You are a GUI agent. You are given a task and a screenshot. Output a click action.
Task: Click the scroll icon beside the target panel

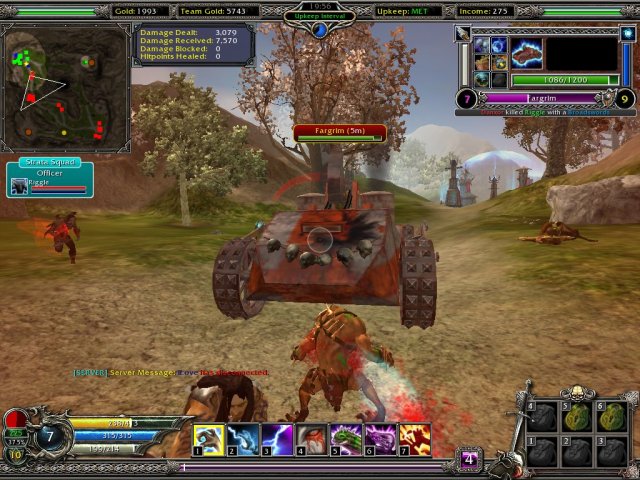(x=463, y=34)
